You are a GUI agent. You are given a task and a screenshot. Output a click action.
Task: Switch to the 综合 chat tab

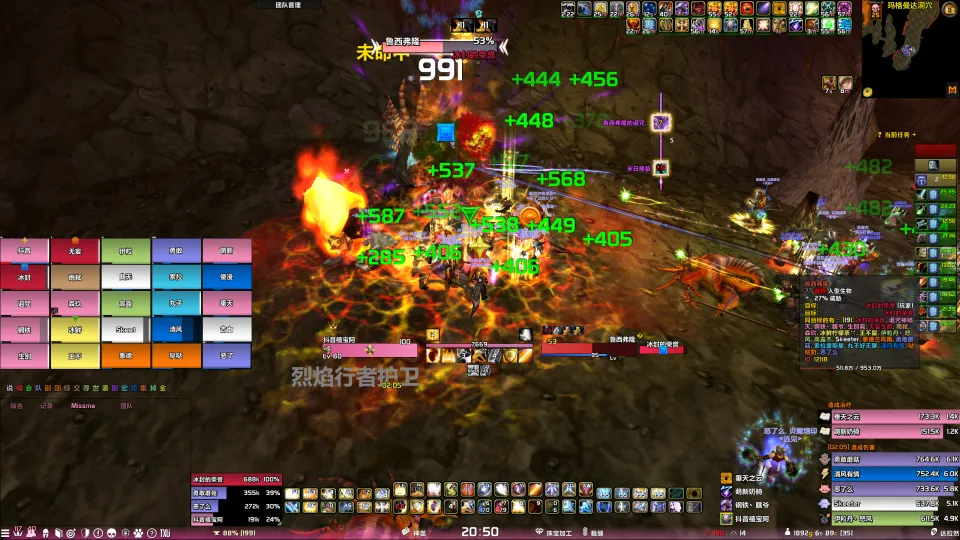[x=17, y=406]
